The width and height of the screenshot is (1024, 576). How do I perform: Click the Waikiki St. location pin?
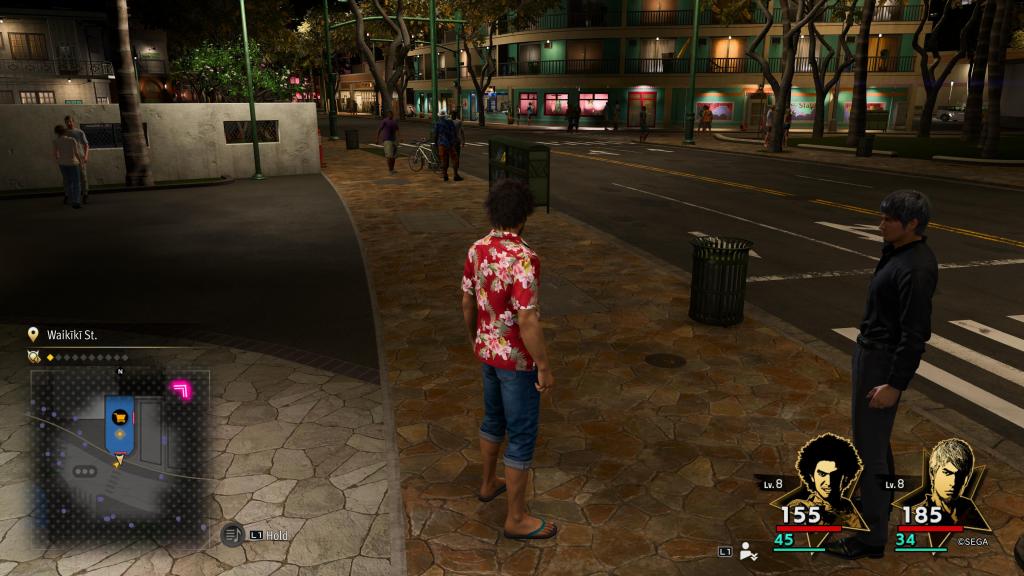[x=35, y=335]
